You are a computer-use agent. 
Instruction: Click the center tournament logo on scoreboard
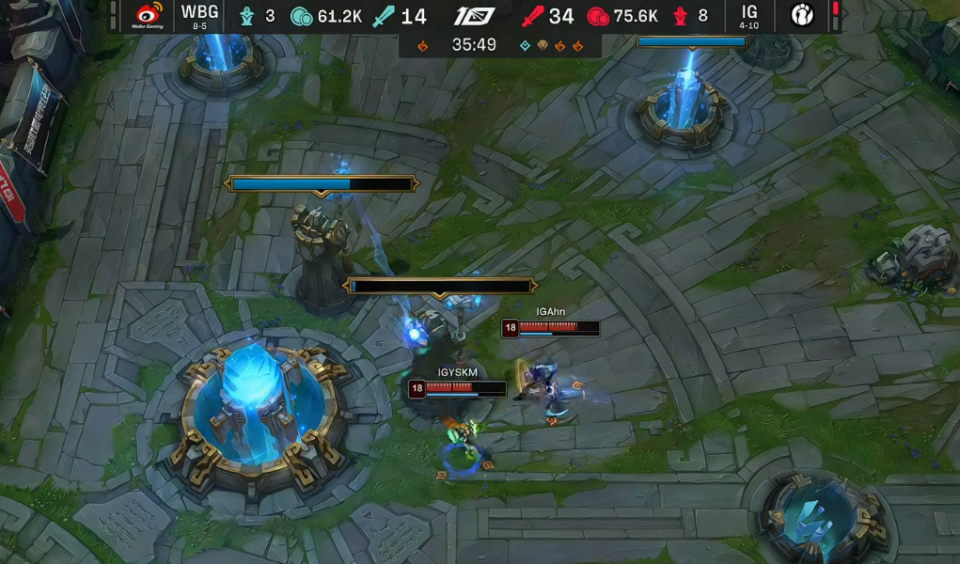click(x=474, y=16)
